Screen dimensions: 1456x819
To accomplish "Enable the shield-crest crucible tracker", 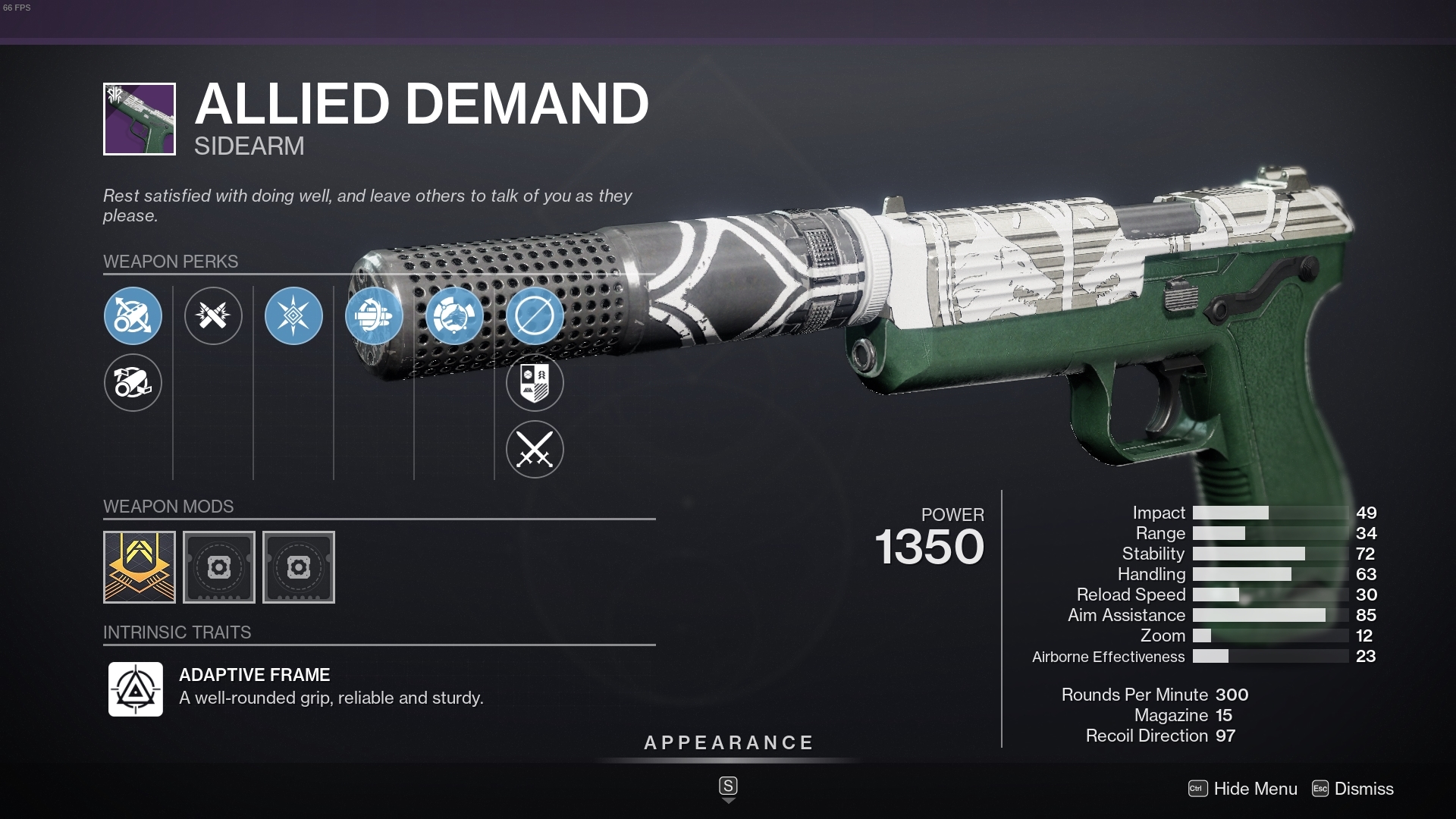I will click(535, 383).
